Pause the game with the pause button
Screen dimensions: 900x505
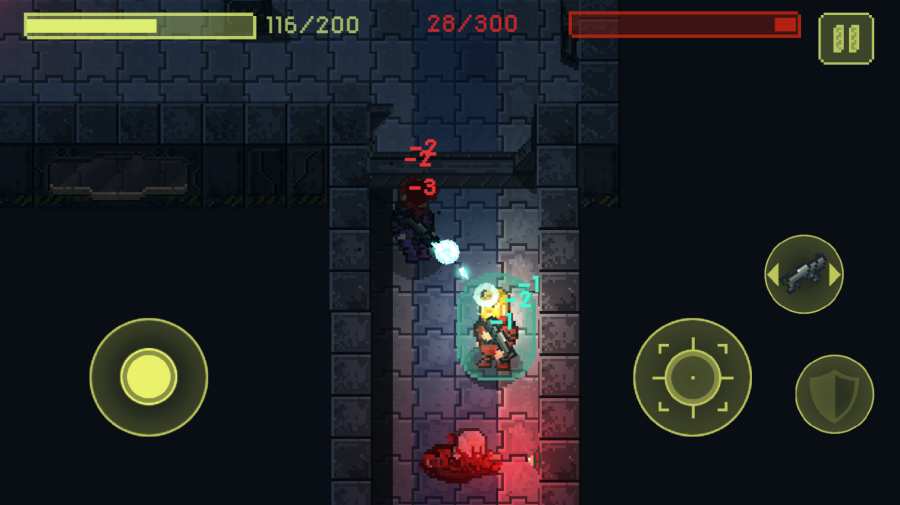846,39
